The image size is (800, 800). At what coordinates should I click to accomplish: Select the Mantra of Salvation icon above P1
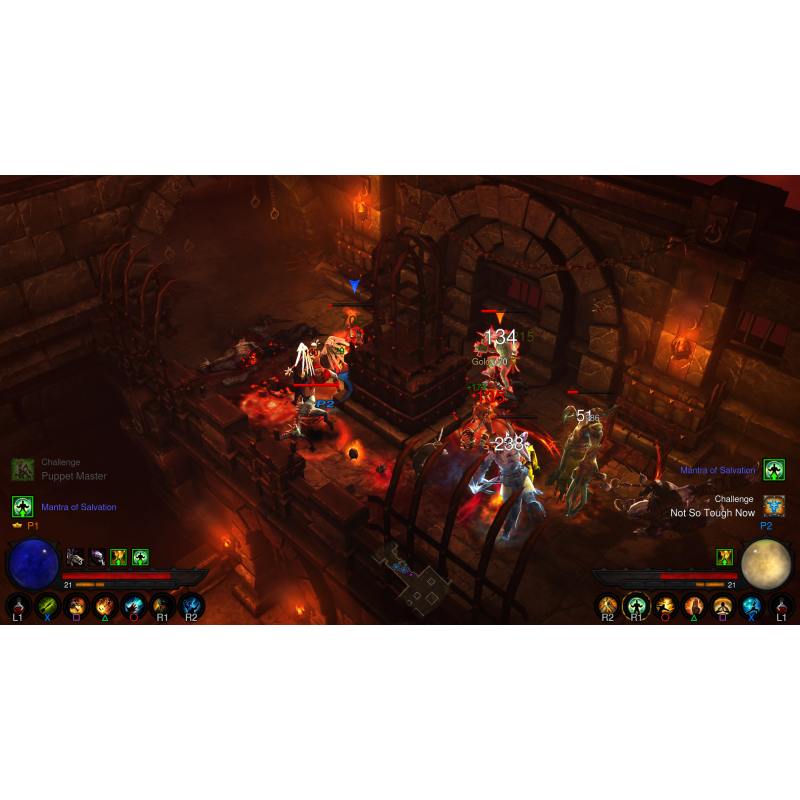click(x=23, y=506)
